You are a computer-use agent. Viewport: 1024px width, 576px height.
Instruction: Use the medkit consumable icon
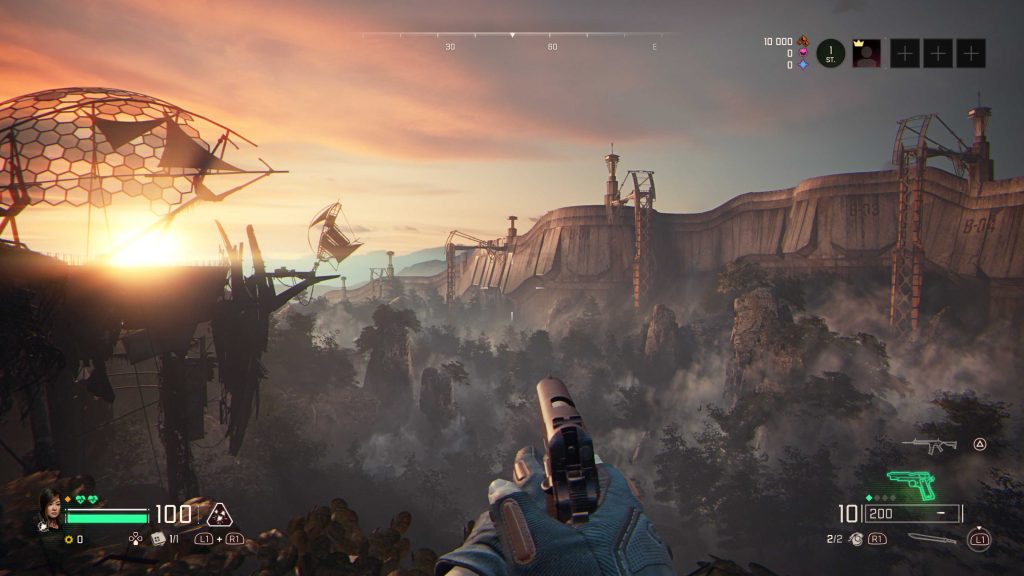pyautogui.click(x=157, y=539)
